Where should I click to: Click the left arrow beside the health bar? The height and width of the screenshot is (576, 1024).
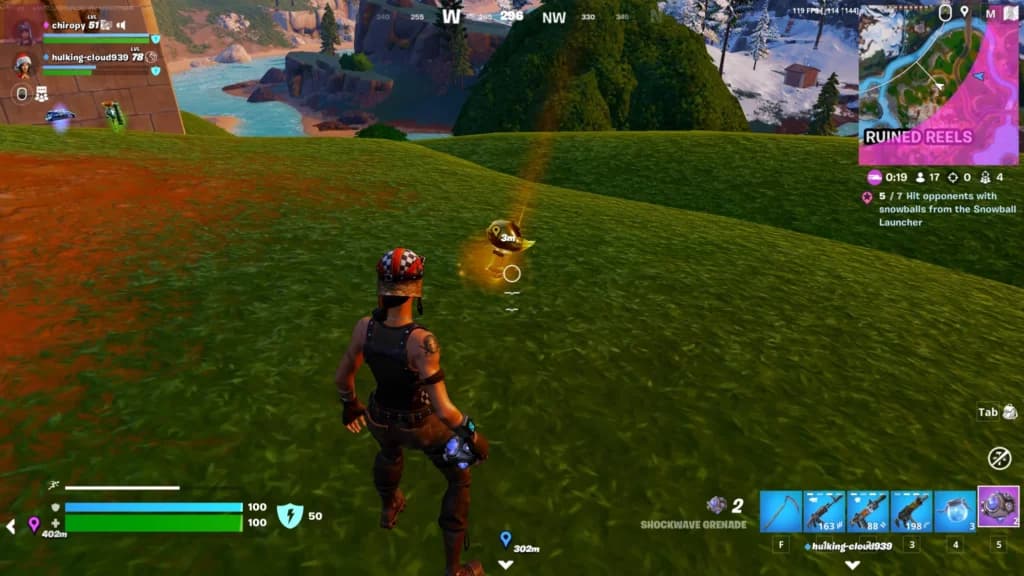[x=10, y=526]
